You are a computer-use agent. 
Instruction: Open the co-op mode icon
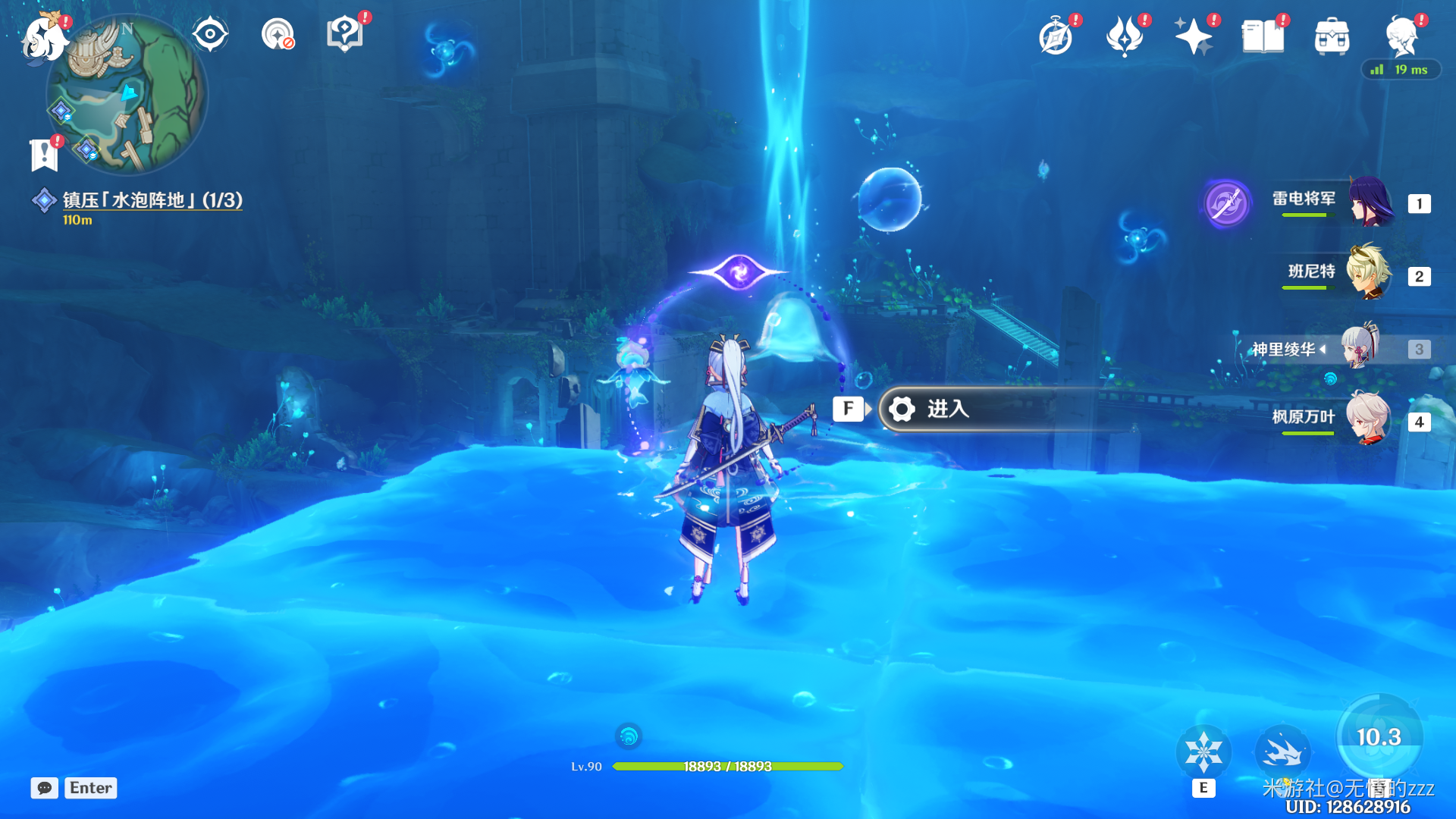click(278, 34)
